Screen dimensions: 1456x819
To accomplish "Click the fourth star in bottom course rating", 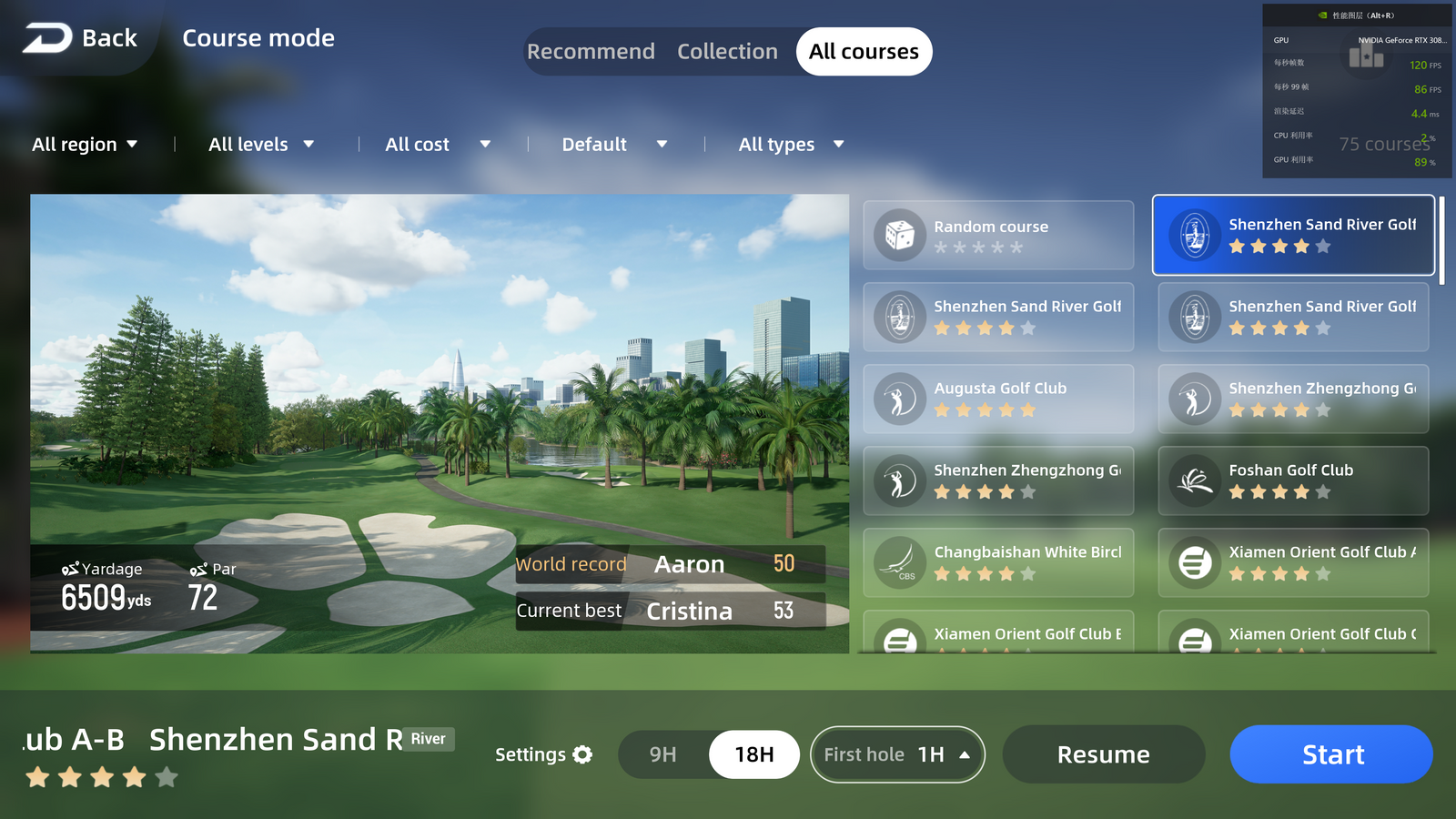I will click(133, 778).
